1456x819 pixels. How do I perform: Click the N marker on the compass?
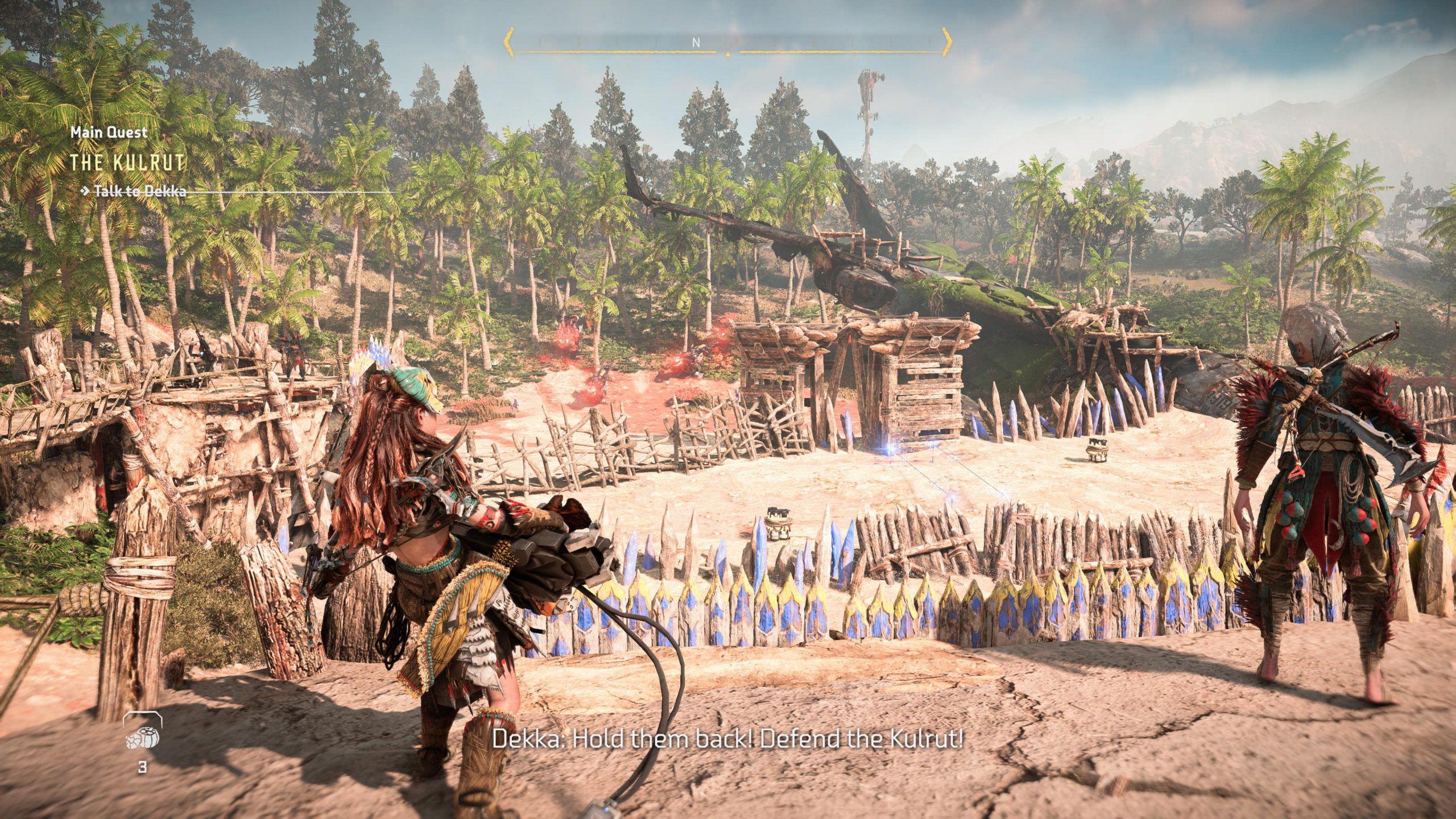click(x=696, y=43)
